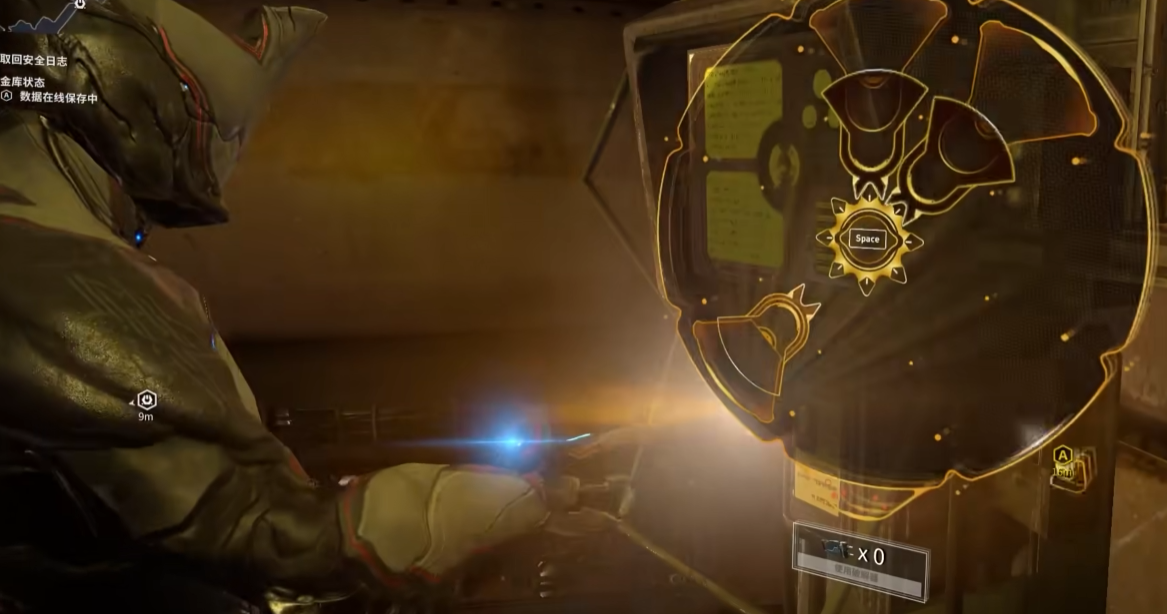The height and width of the screenshot is (614, 1167).
Task: Click the yellow hexagon A objective marker
Action: click(1061, 456)
